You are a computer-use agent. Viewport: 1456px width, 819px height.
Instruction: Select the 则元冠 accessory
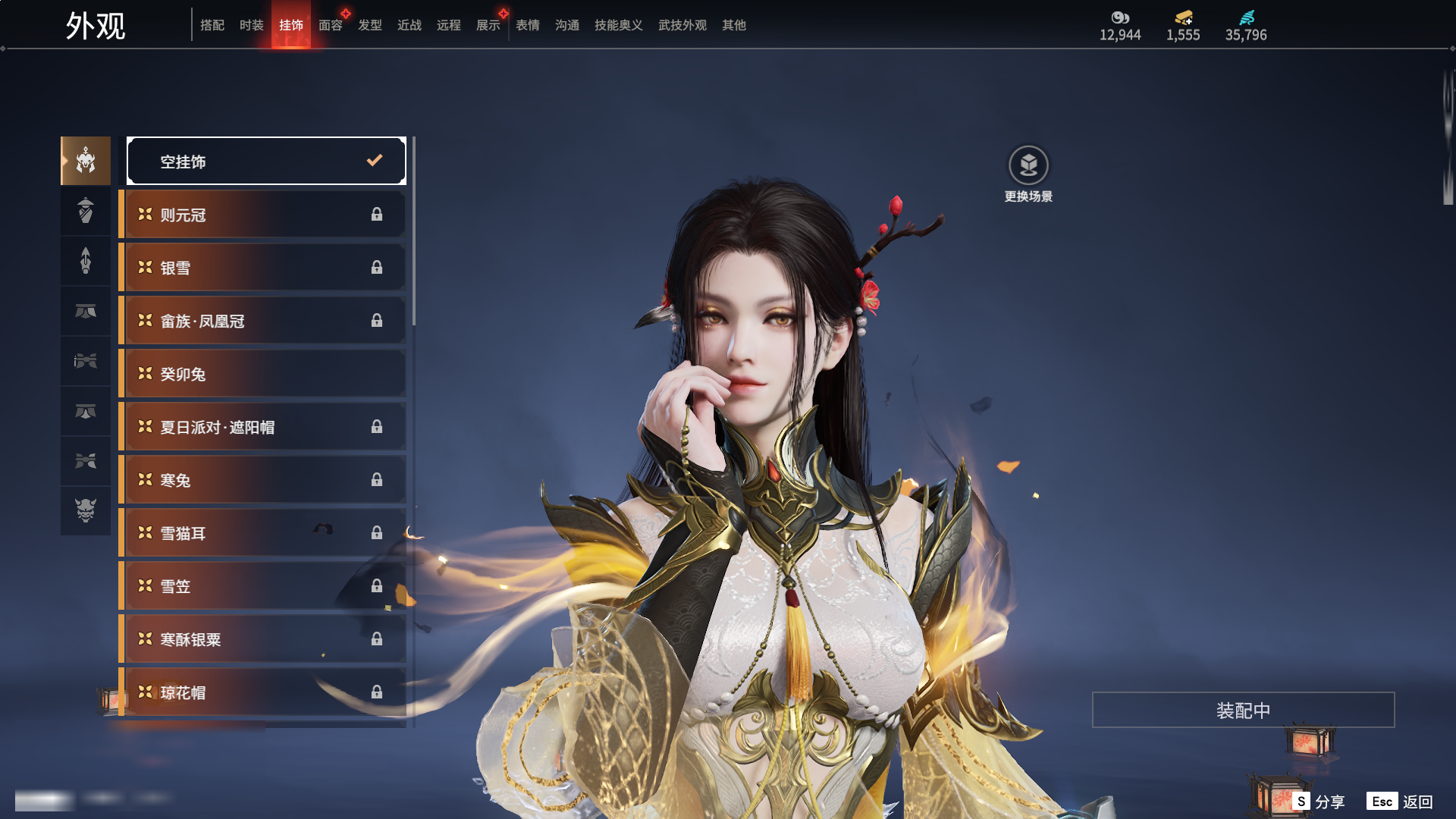[x=262, y=215]
